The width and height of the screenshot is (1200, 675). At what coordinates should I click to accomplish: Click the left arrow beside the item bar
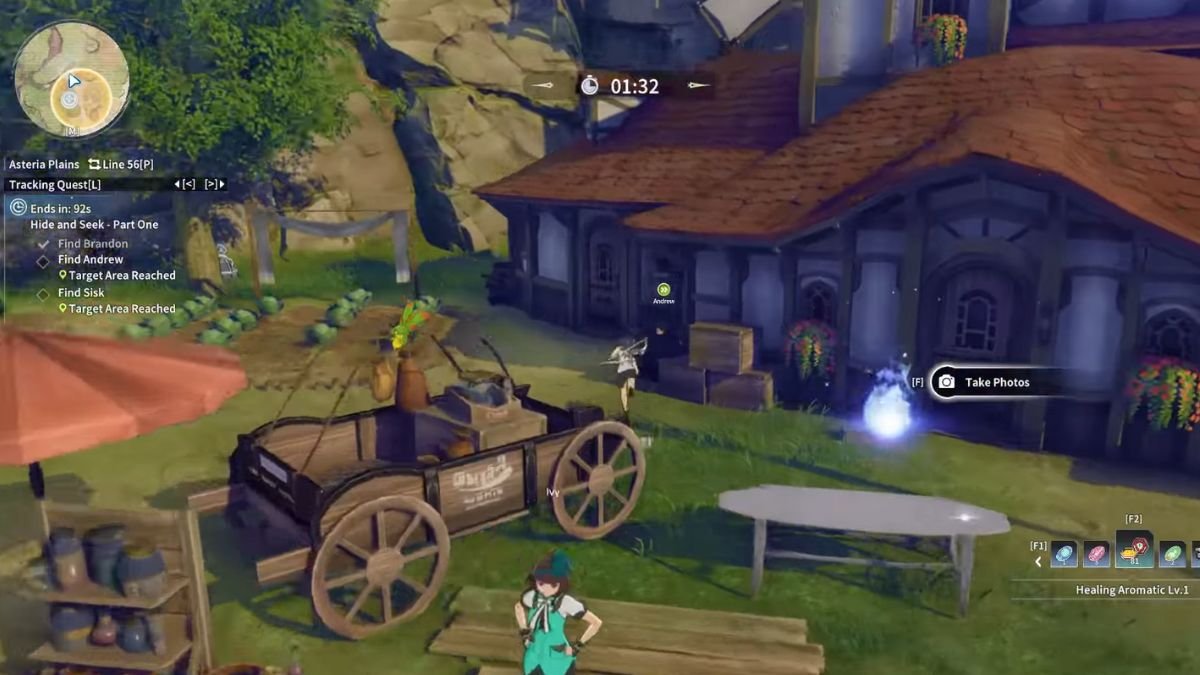1038,561
